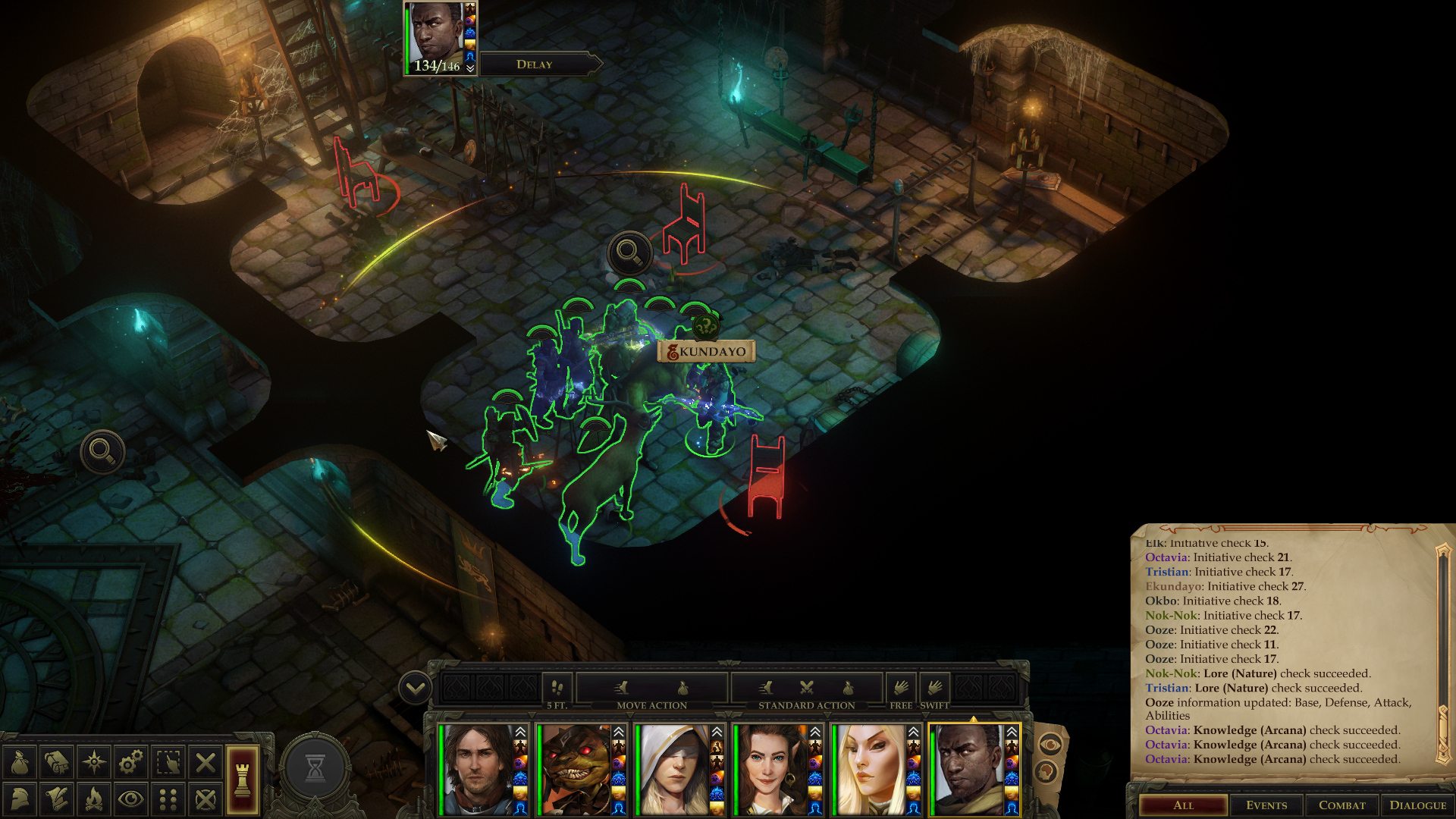The height and width of the screenshot is (819, 1456).
Task: Open the campfire rest icon
Action: pos(94,799)
